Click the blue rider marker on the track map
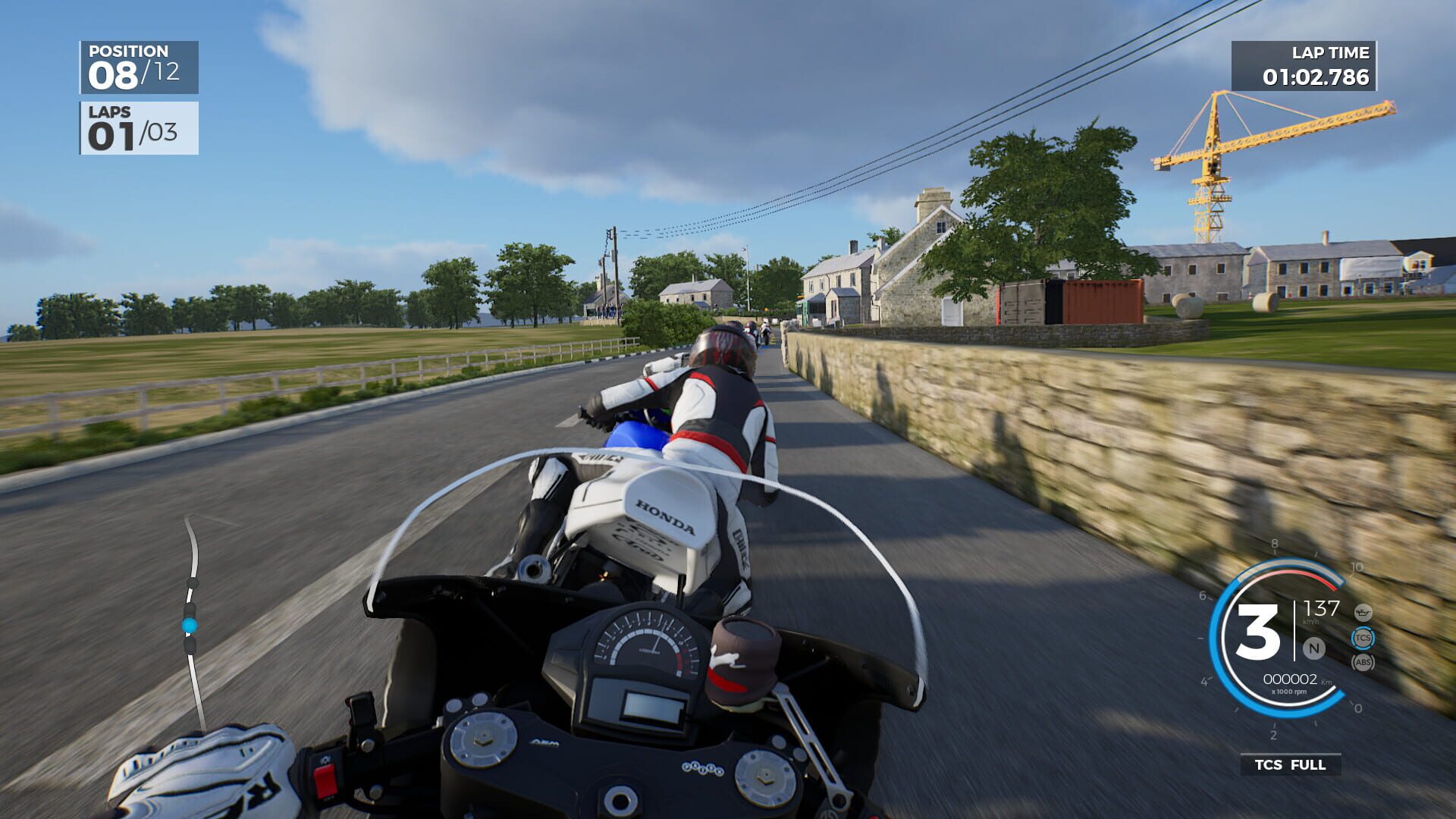 tap(189, 625)
